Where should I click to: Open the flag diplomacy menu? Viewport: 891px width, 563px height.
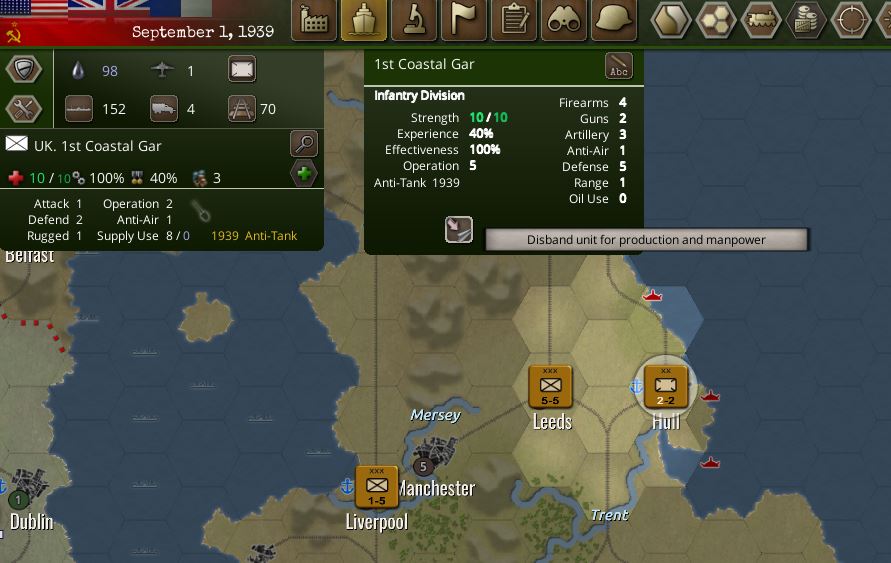[x=464, y=20]
